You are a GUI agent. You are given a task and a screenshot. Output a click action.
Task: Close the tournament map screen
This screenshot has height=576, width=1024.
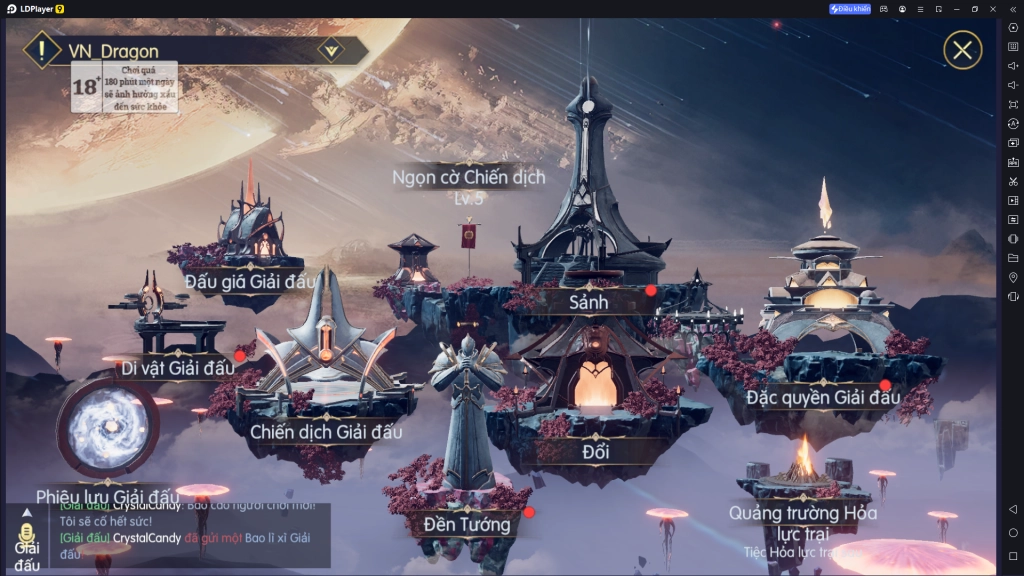pos(962,50)
